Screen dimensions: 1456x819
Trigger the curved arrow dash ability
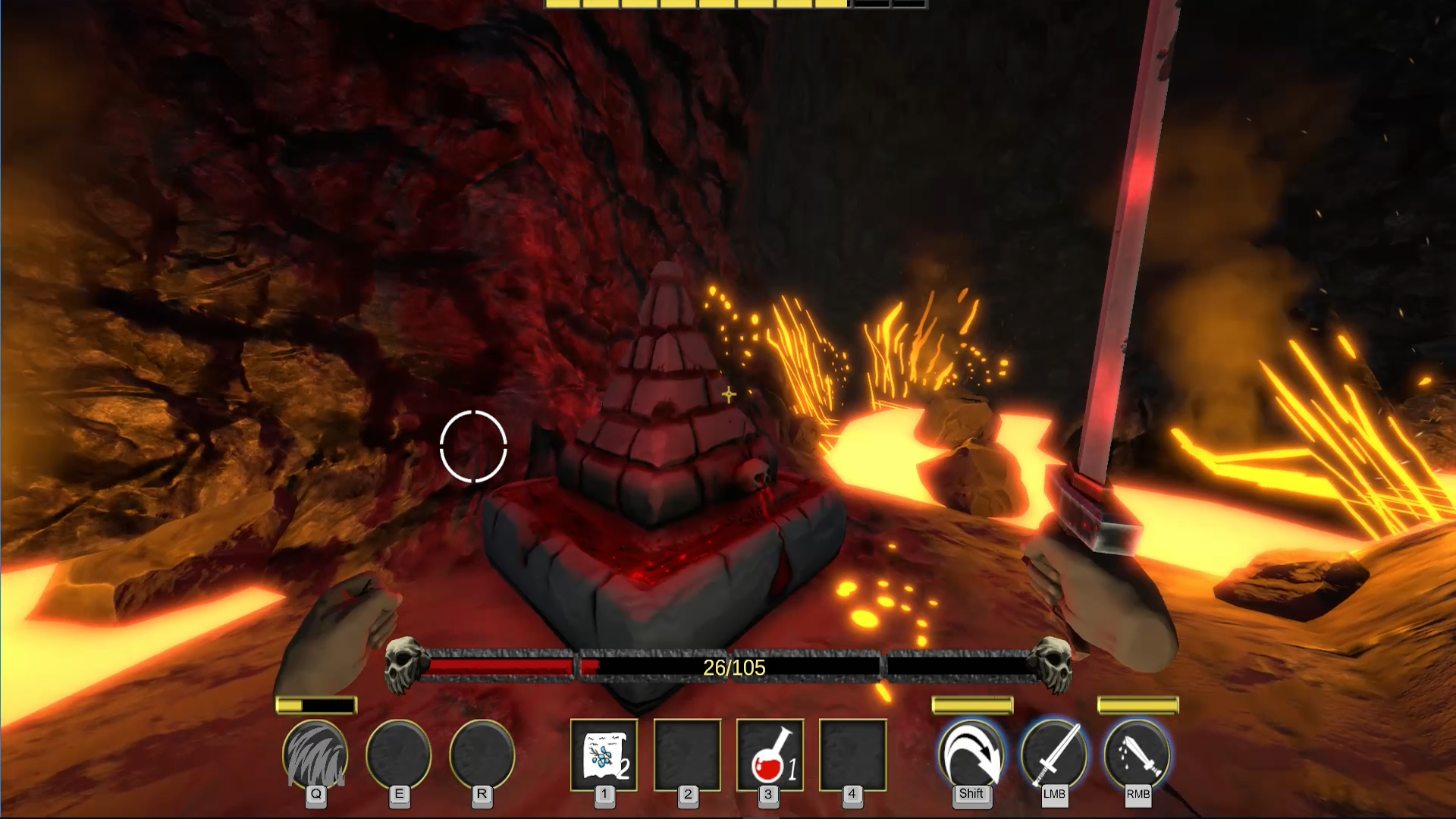click(971, 755)
